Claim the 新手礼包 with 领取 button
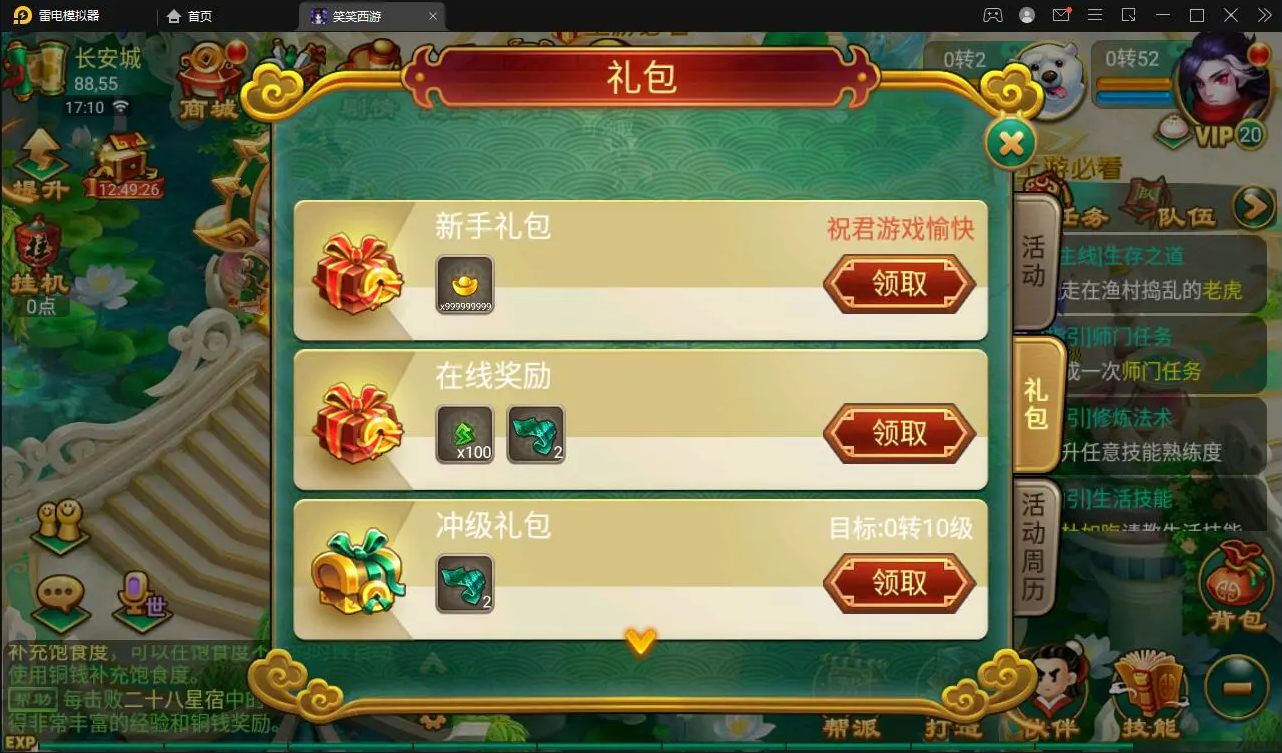The image size is (1282, 753). pyautogui.click(x=898, y=283)
